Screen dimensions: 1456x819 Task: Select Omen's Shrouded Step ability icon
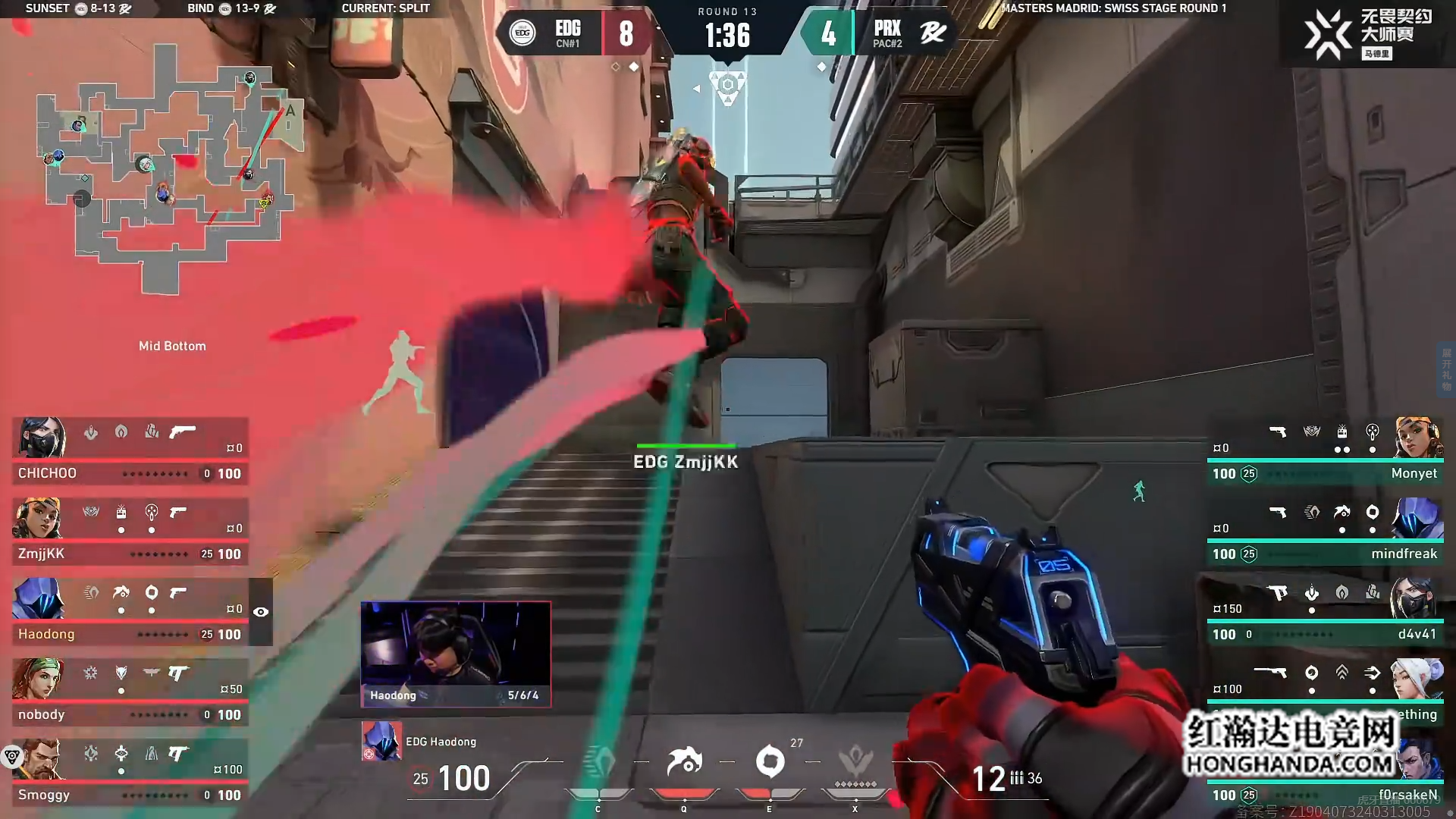pyautogui.click(x=599, y=761)
